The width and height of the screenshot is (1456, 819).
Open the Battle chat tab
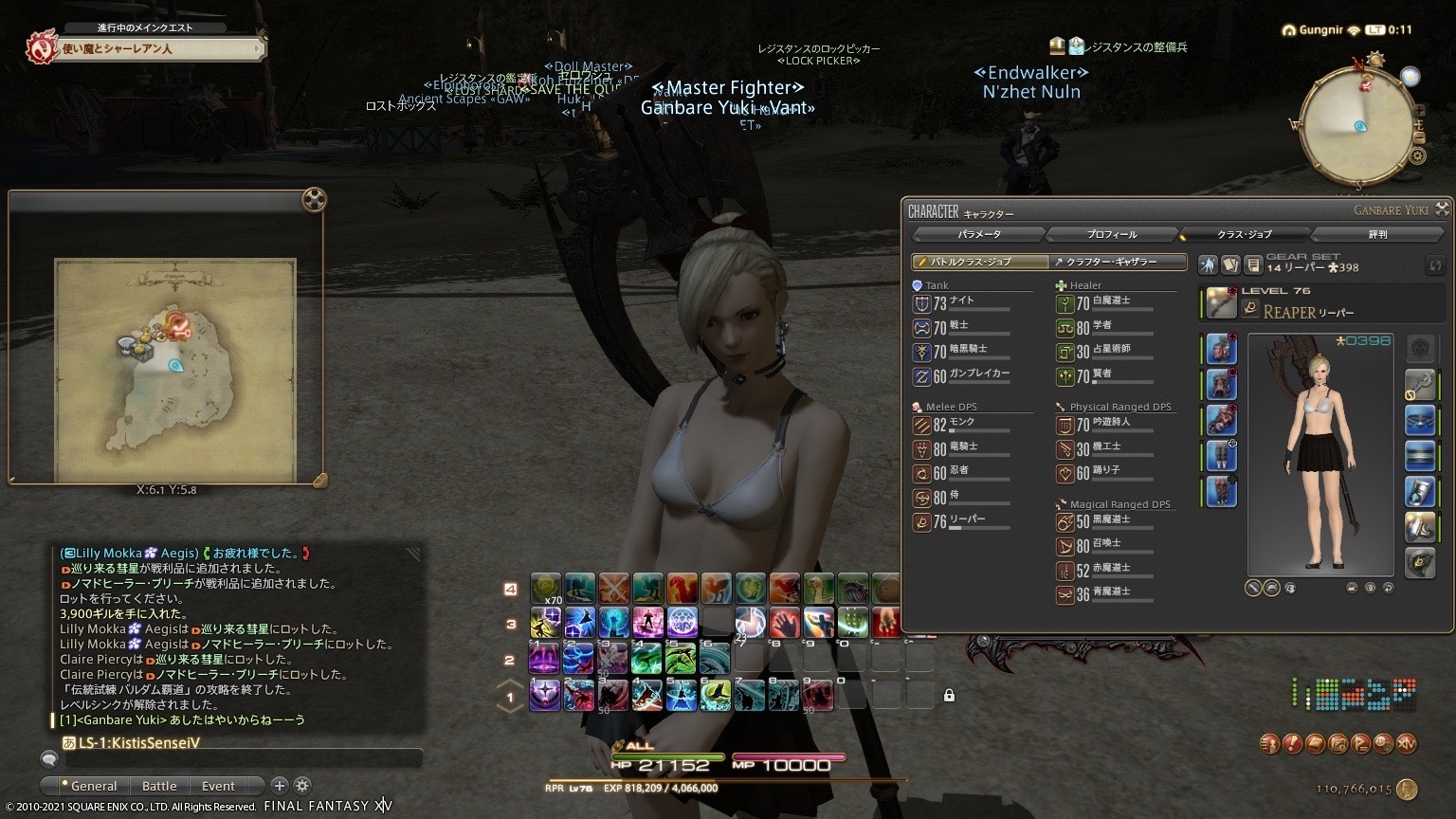click(x=159, y=786)
